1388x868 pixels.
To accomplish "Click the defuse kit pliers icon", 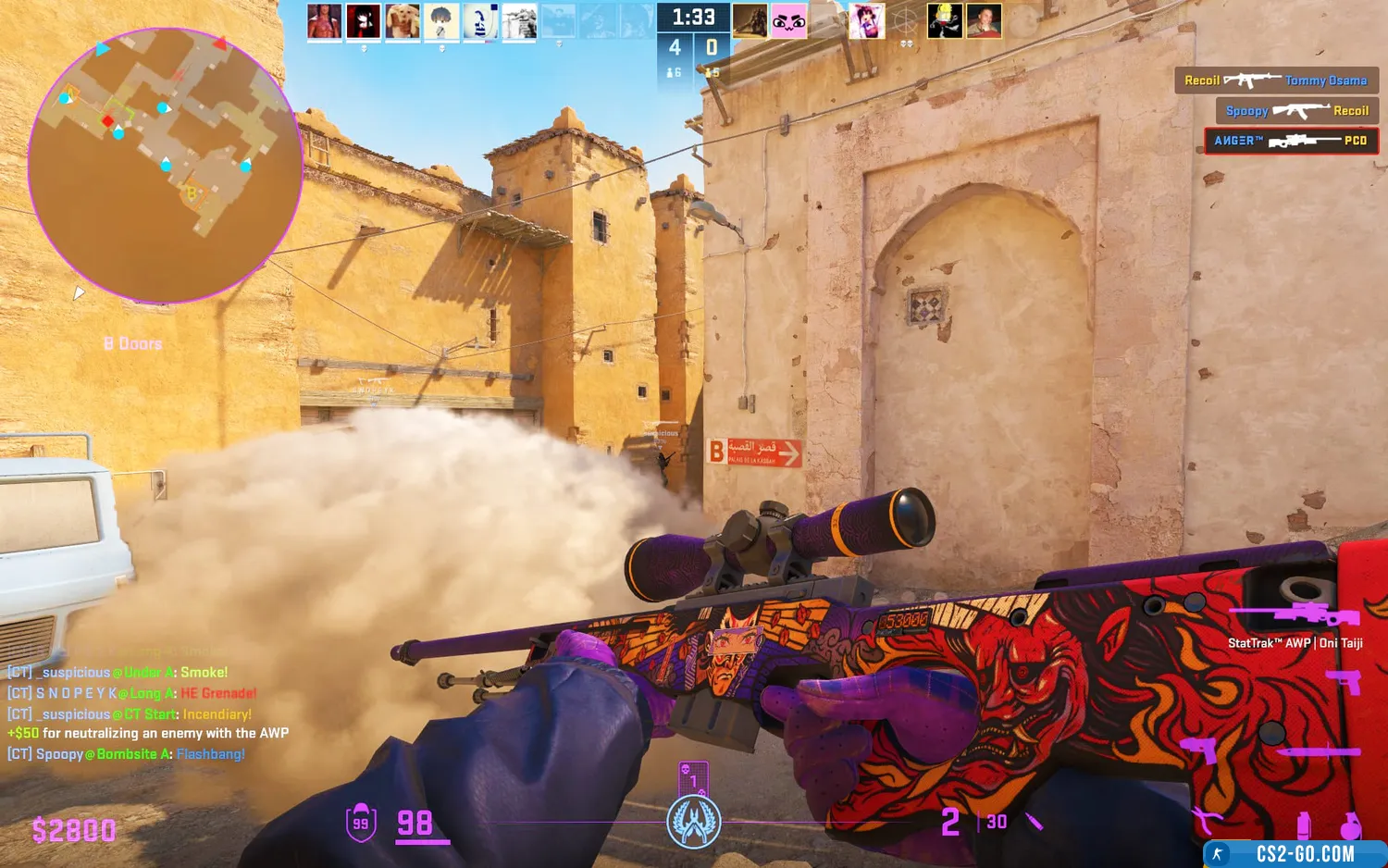I will pos(1206,819).
